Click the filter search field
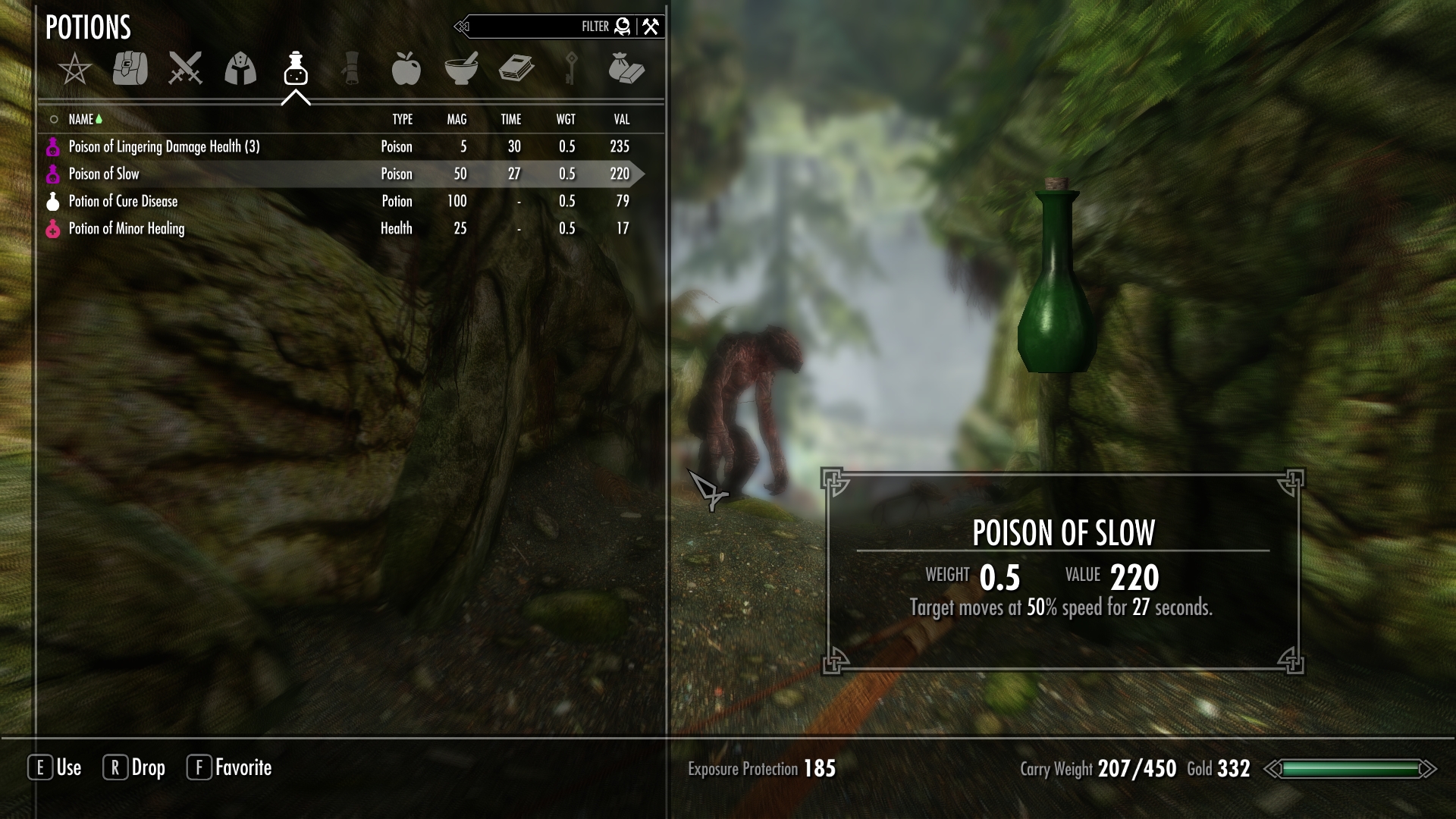 pos(531,27)
